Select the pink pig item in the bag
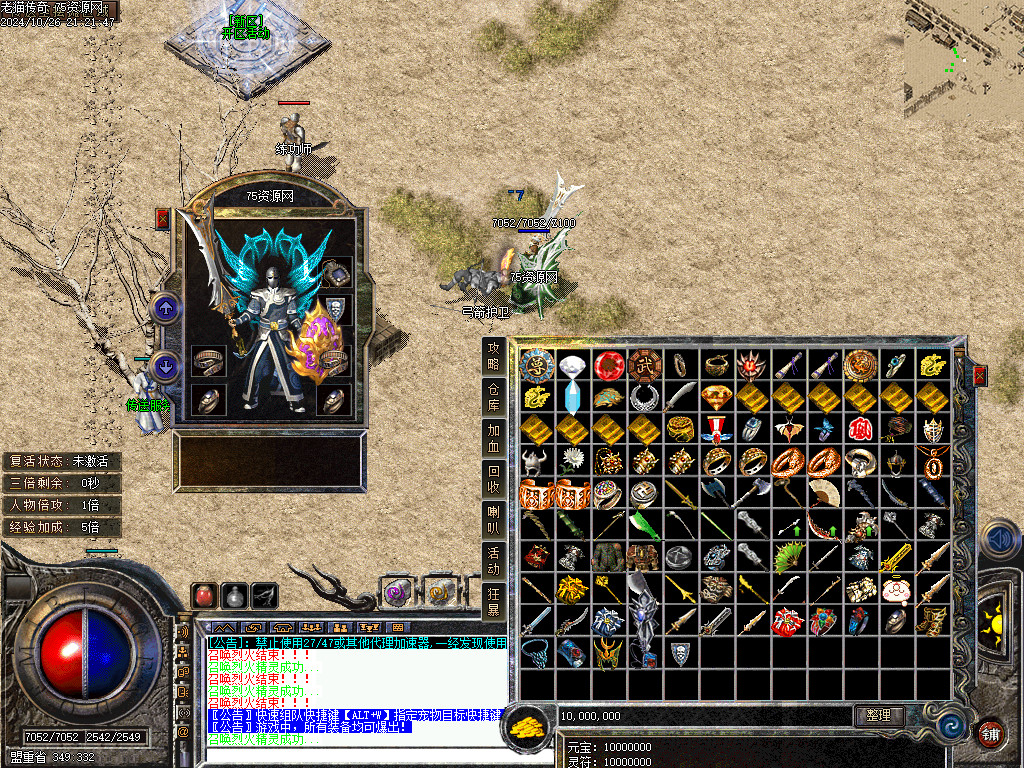 click(896, 591)
